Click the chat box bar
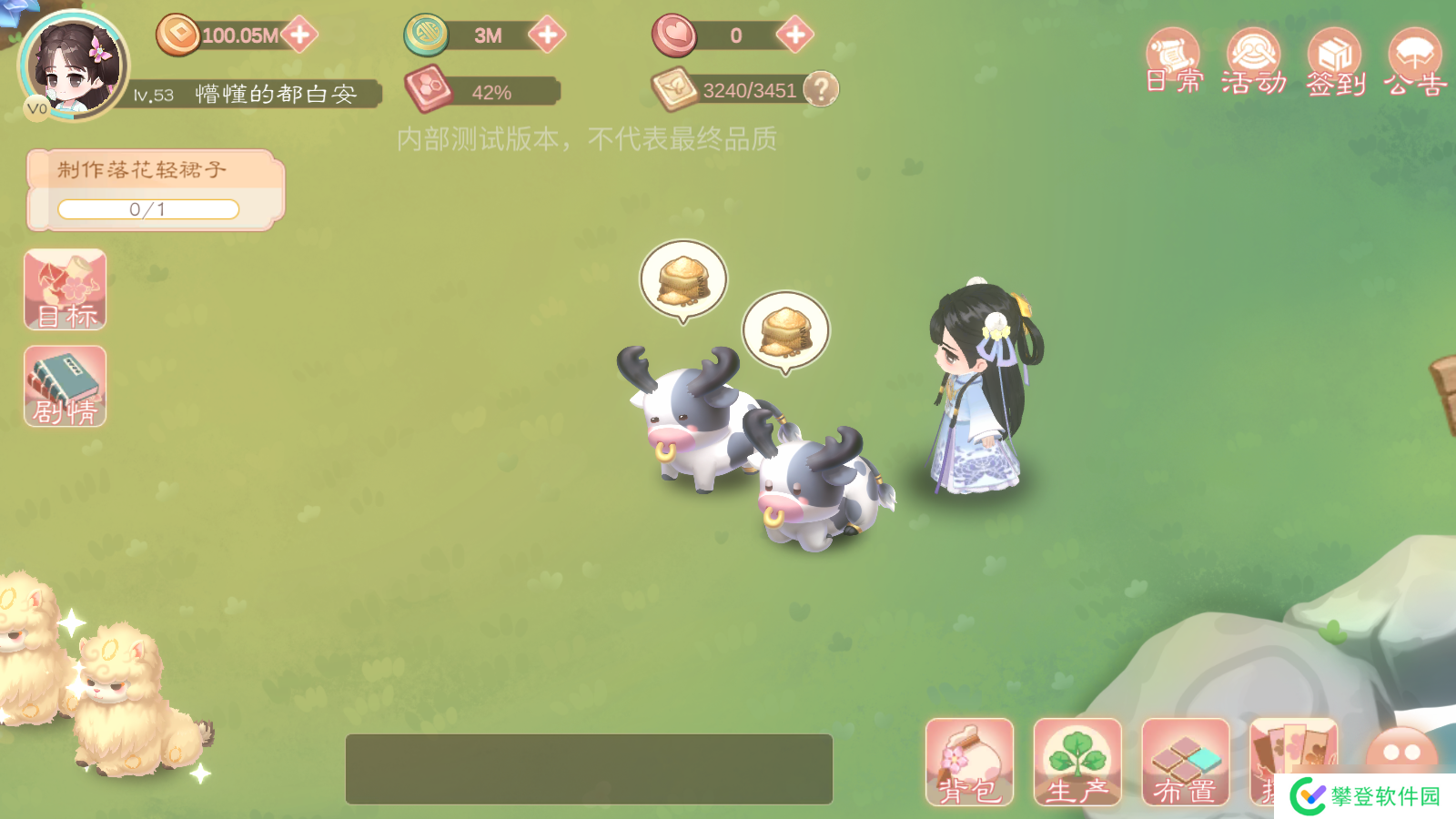The image size is (1456, 819). point(589,769)
